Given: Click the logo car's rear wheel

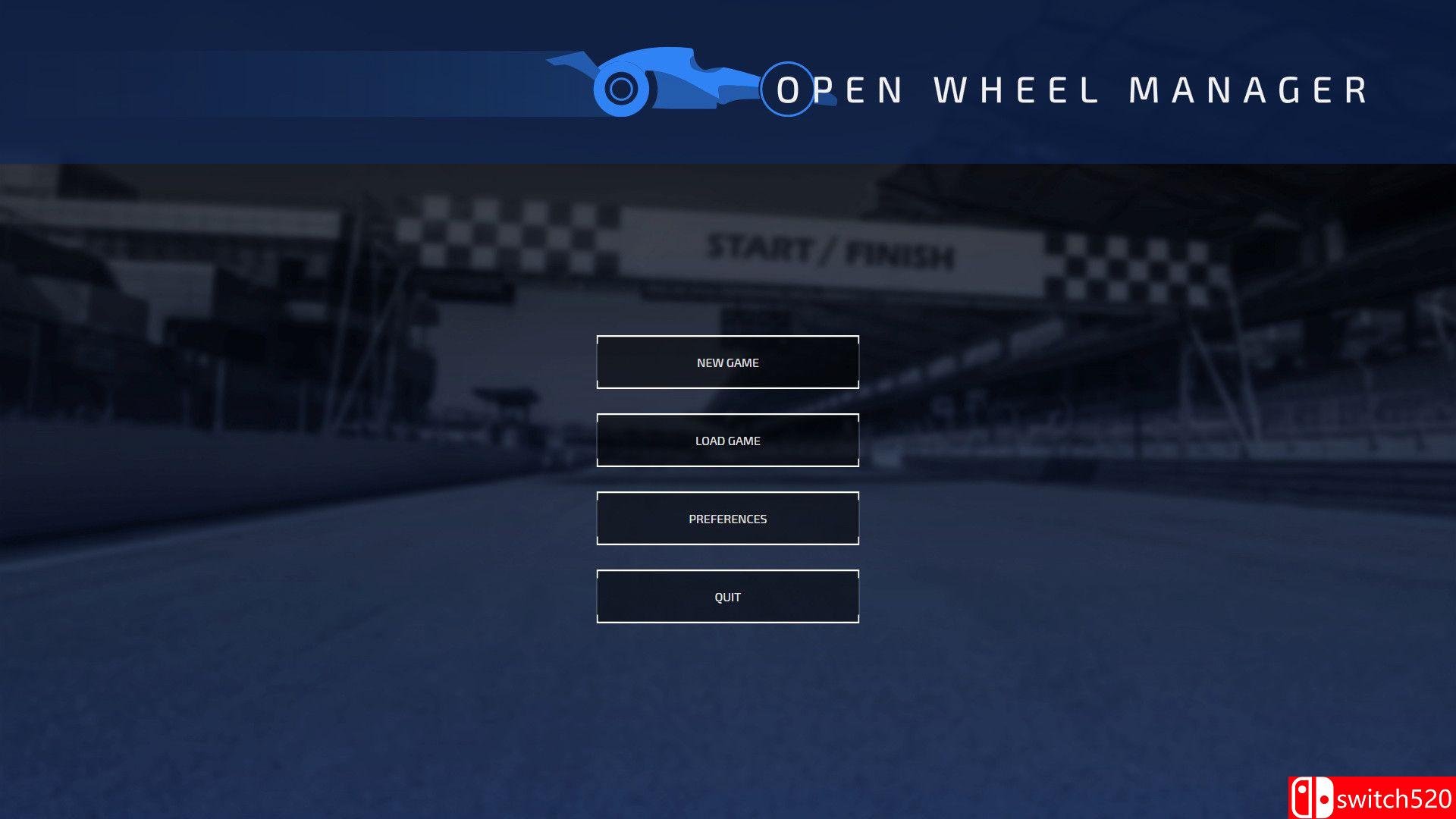Looking at the screenshot, I should click(x=620, y=89).
